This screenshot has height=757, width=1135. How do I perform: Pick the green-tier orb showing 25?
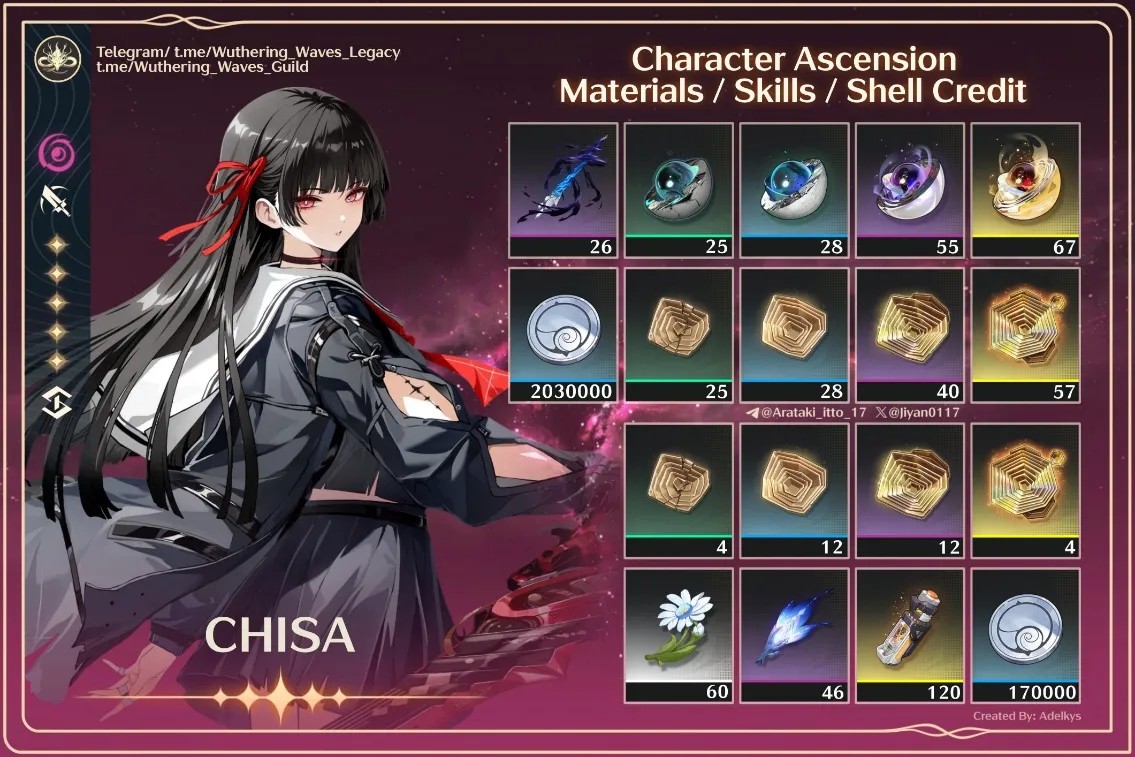(x=678, y=189)
